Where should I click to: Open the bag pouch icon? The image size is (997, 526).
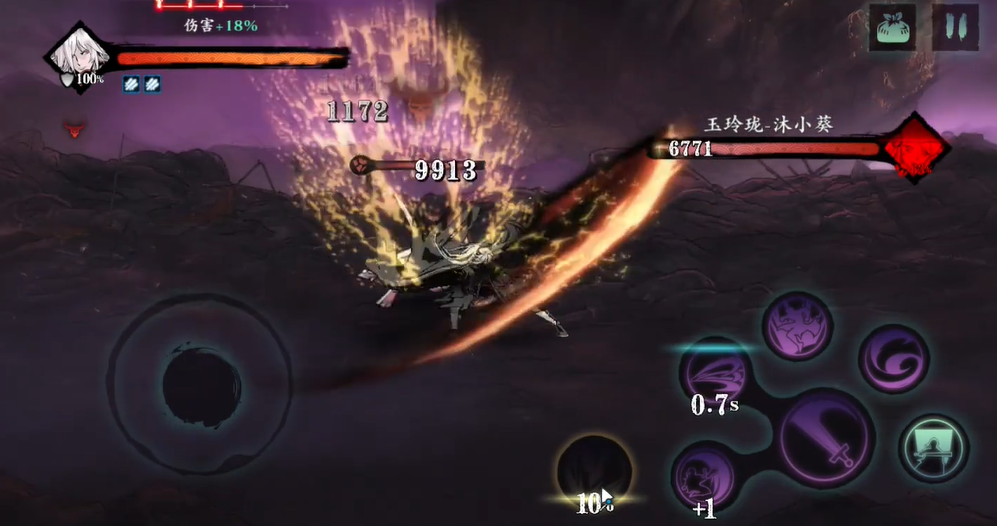click(893, 27)
